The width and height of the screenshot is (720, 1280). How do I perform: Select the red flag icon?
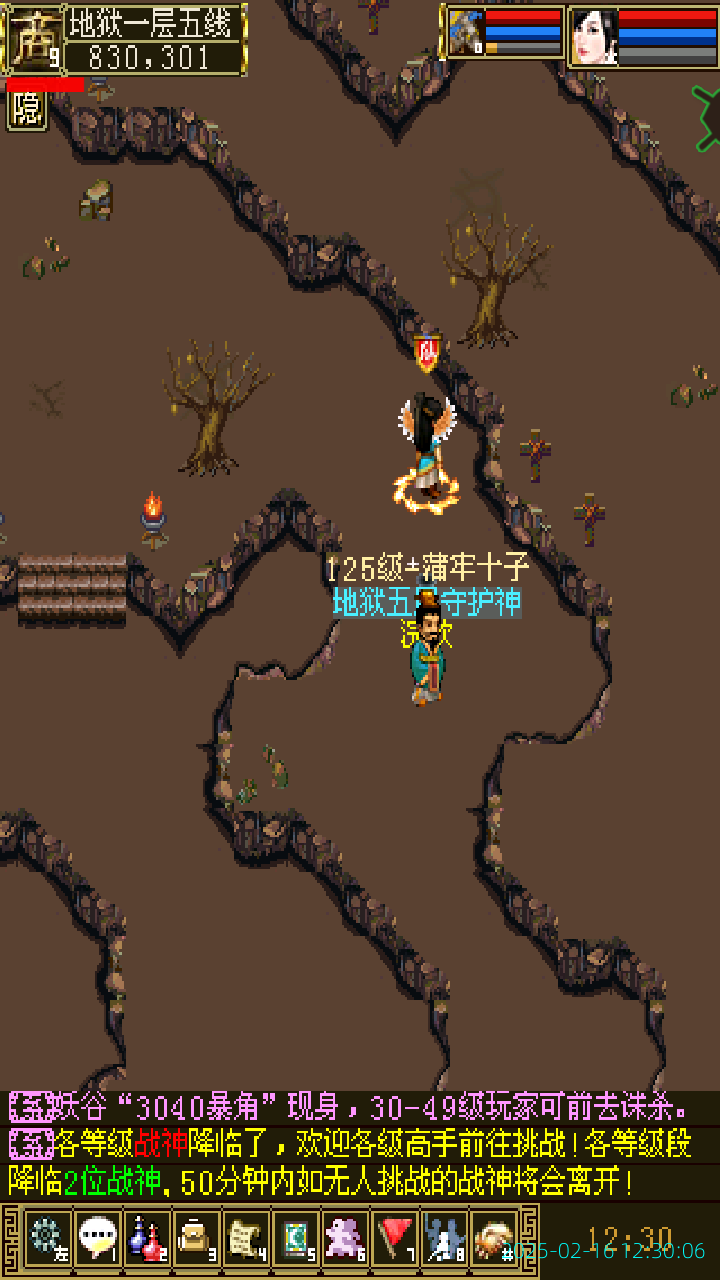click(395, 1238)
